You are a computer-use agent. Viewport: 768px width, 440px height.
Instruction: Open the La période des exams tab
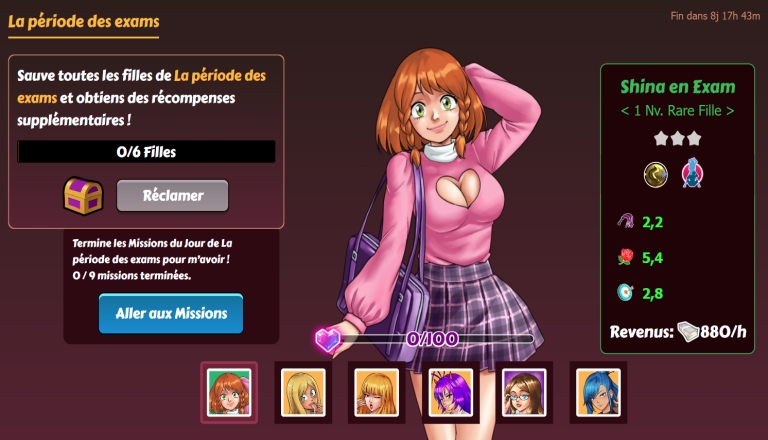coord(83,21)
